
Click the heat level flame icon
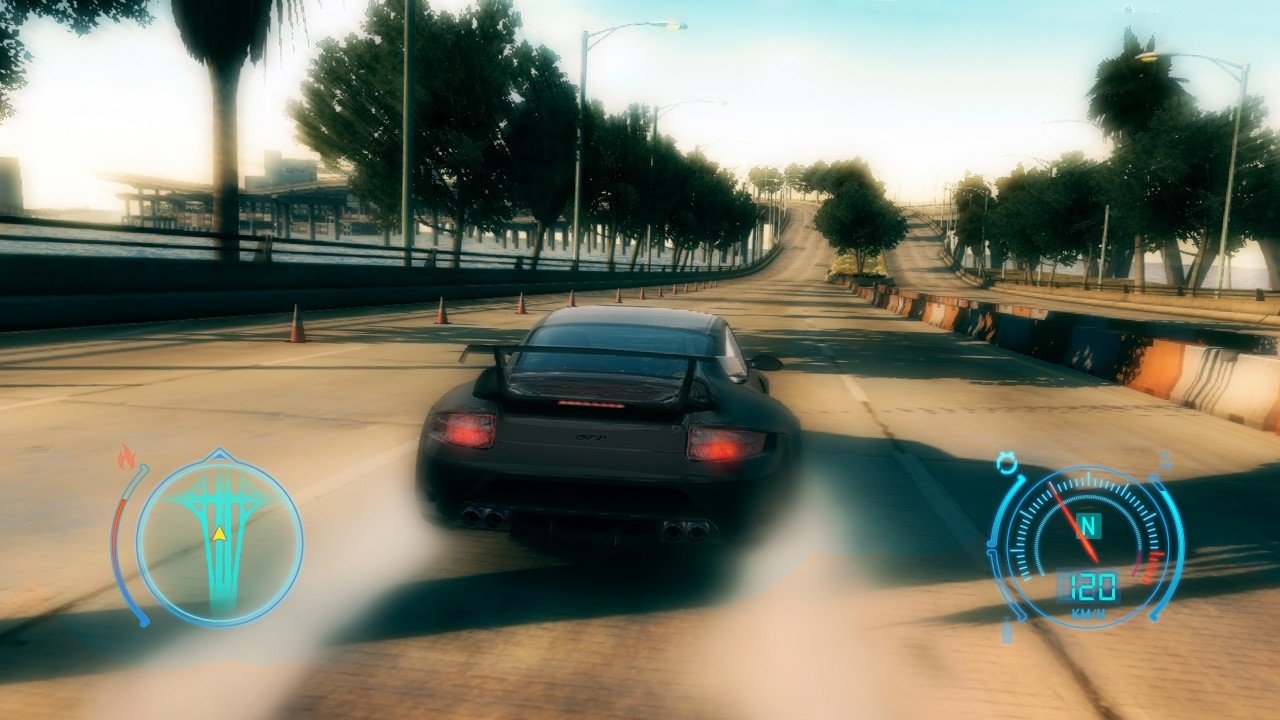[125, 455]
